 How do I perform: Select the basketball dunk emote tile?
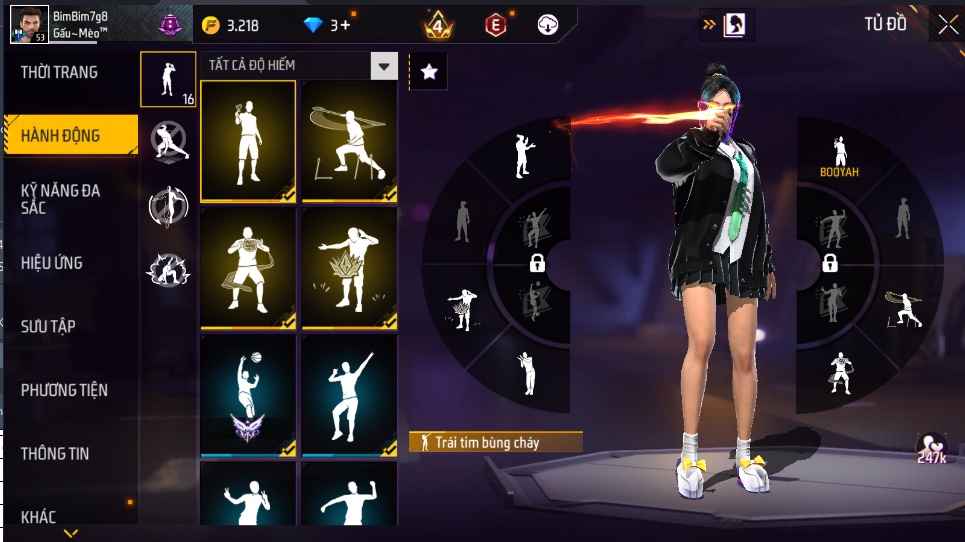click(x=248, y=394)
